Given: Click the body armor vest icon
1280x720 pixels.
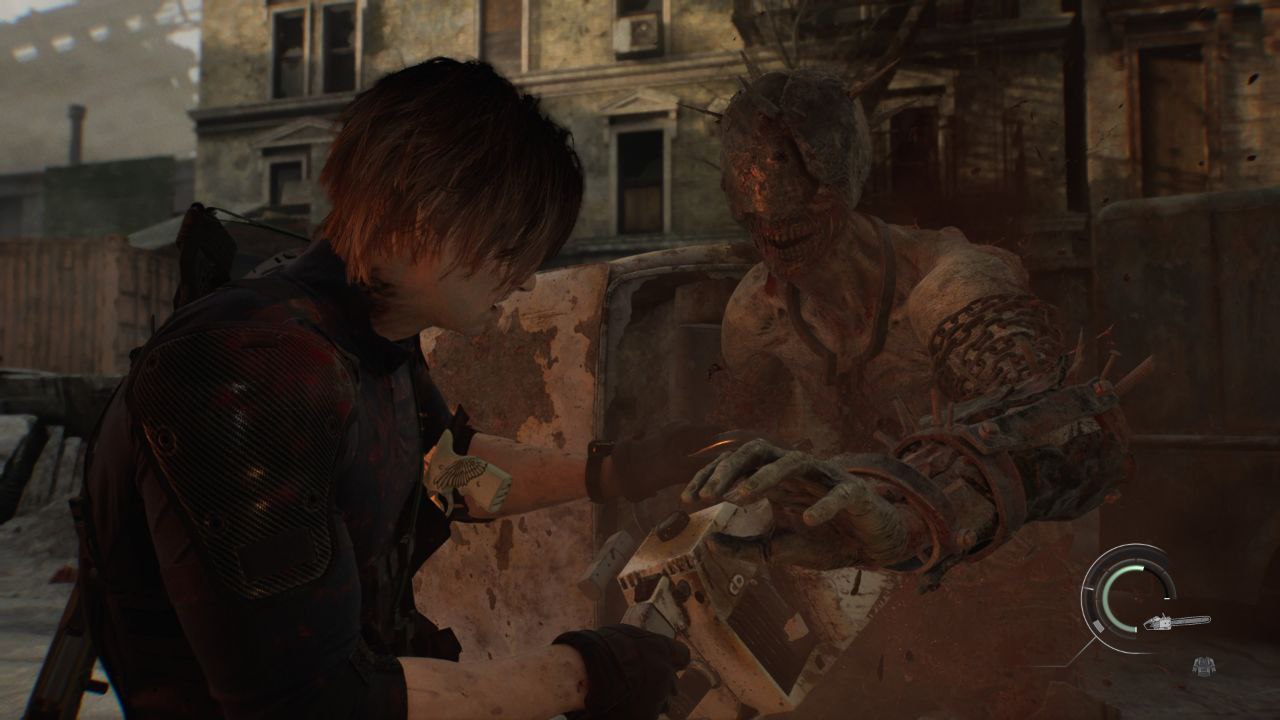Looking at the screenshot, I should coord(1203,665).
